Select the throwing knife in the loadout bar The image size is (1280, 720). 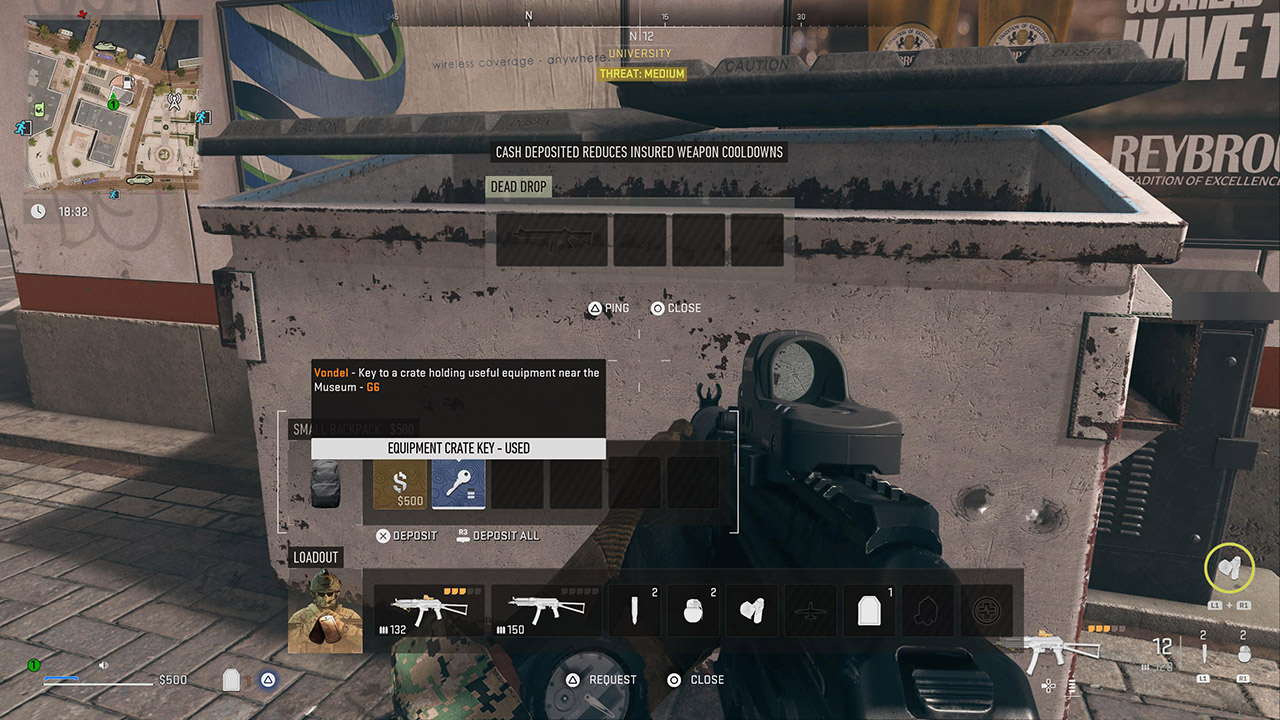636,610
